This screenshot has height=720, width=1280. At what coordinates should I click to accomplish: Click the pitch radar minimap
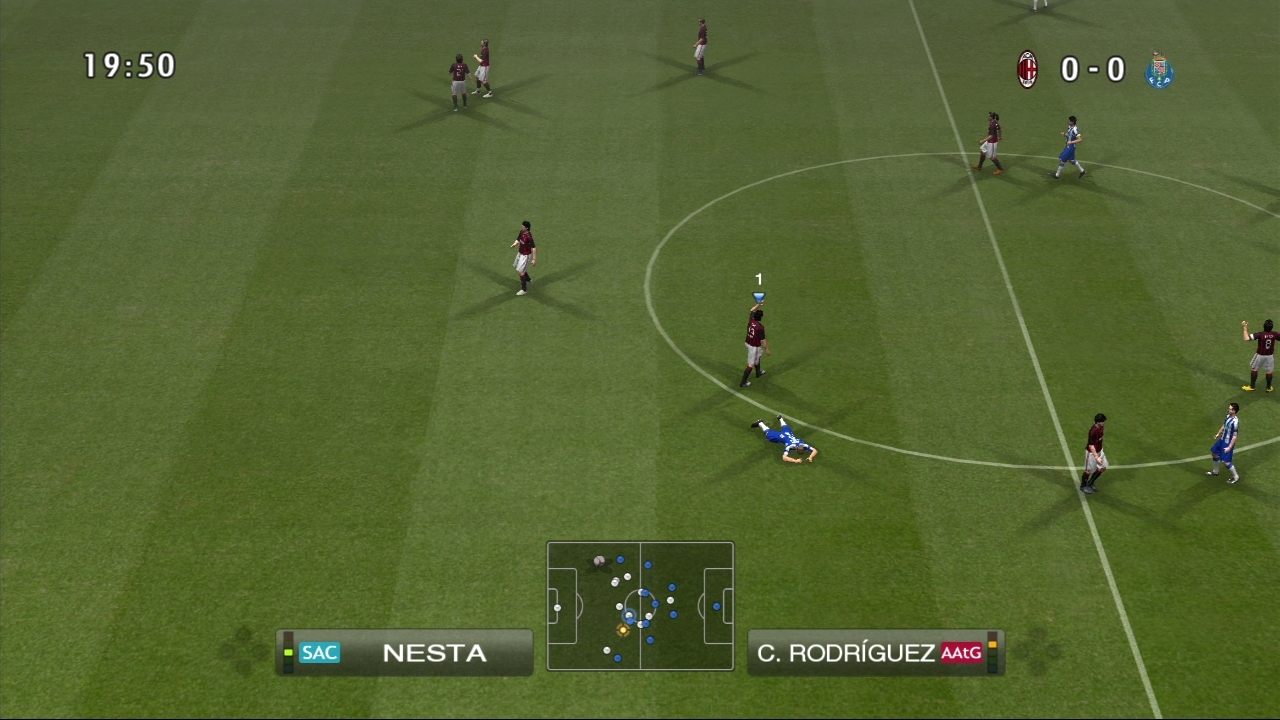pos(640,606)
